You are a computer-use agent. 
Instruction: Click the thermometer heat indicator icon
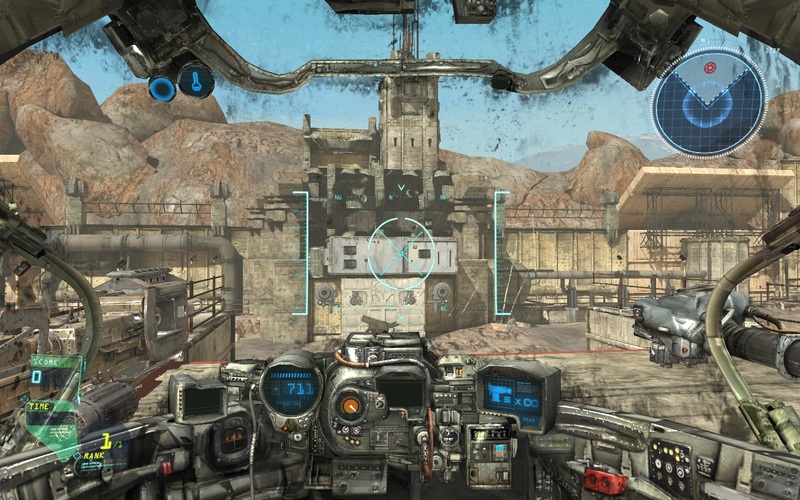195,80
